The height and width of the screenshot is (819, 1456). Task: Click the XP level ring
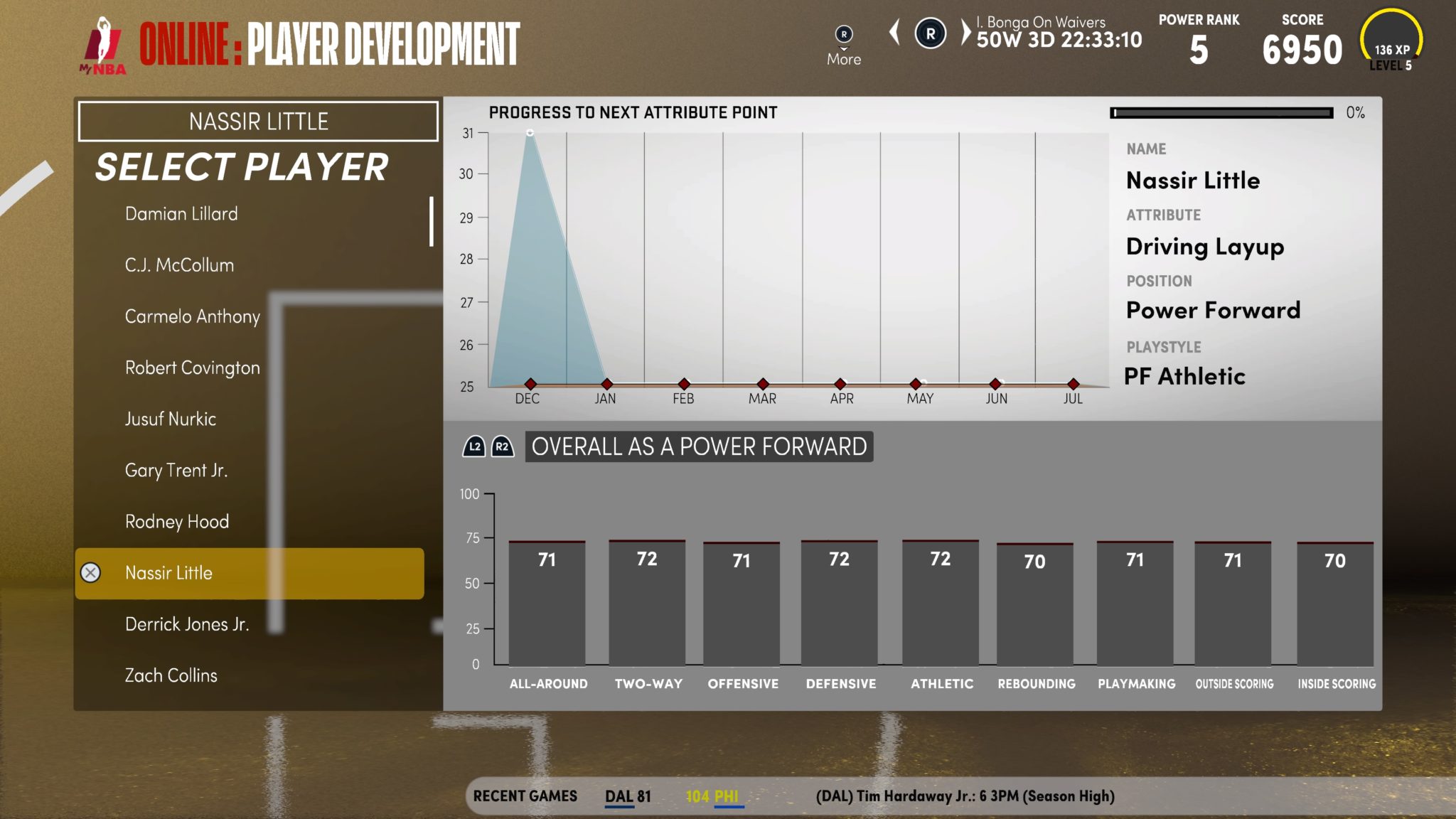[x=1391, y=41]
